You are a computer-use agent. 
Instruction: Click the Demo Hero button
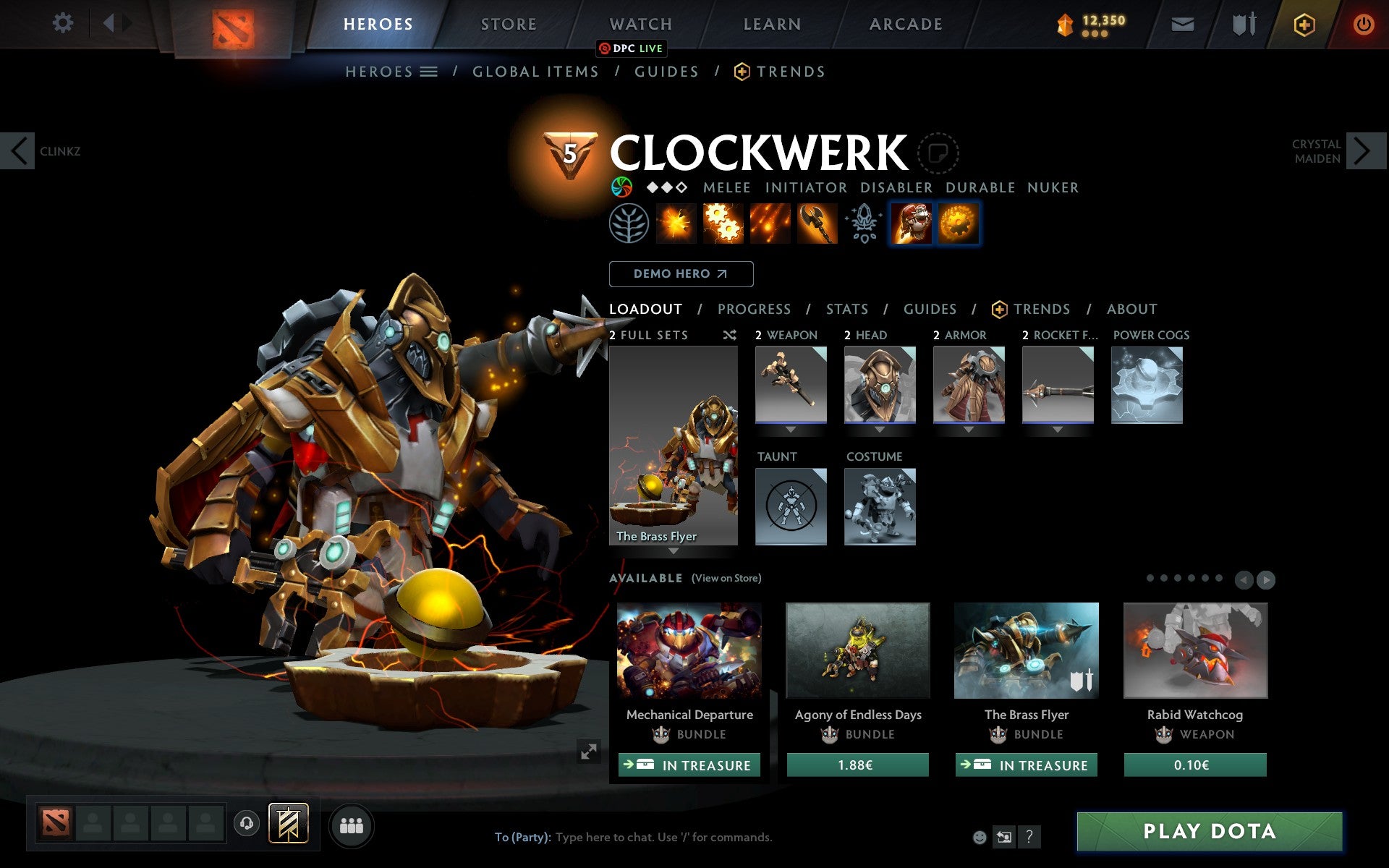[x=681, y=274]
